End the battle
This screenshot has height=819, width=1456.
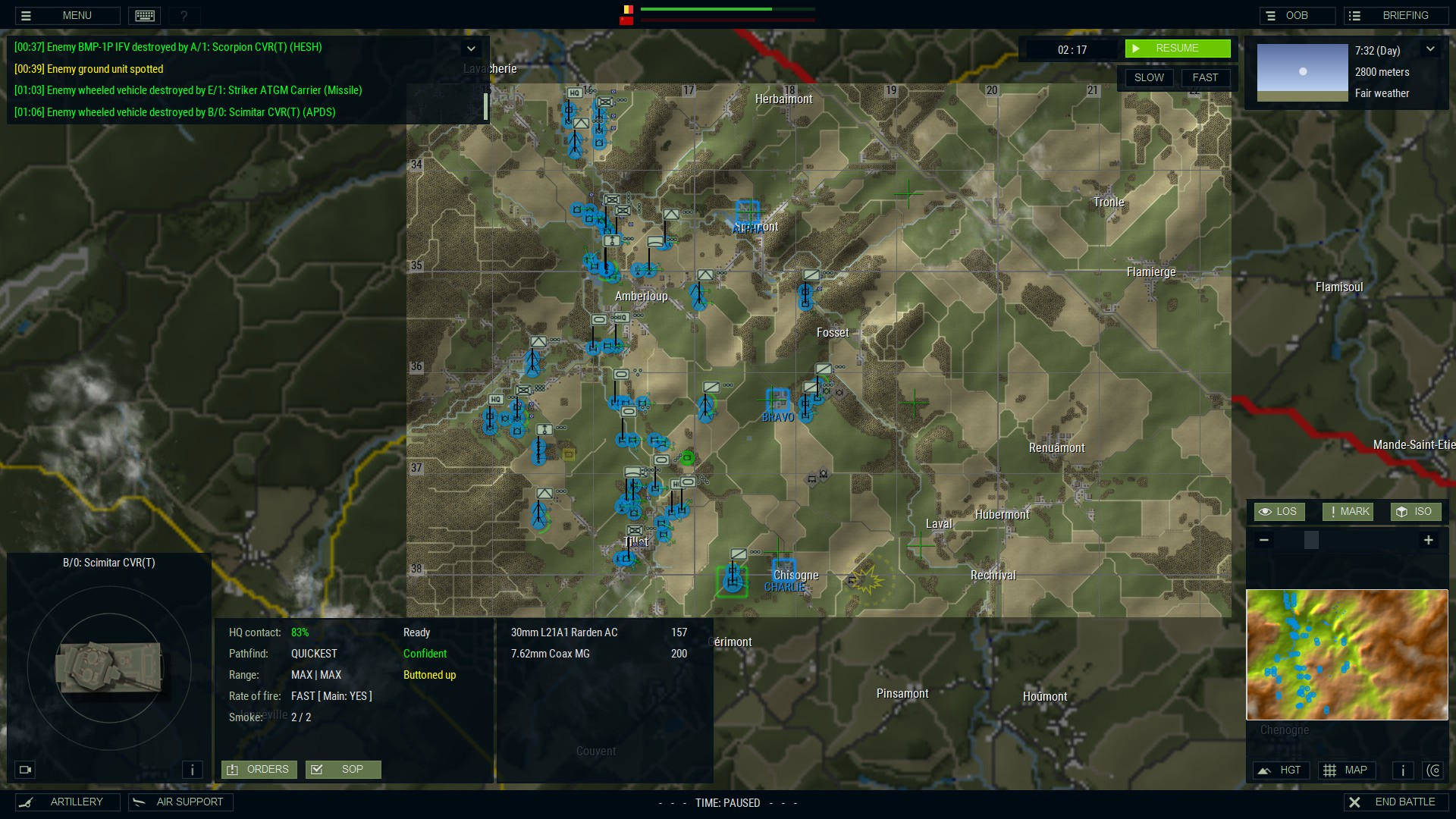click(x=1395, y=802)
